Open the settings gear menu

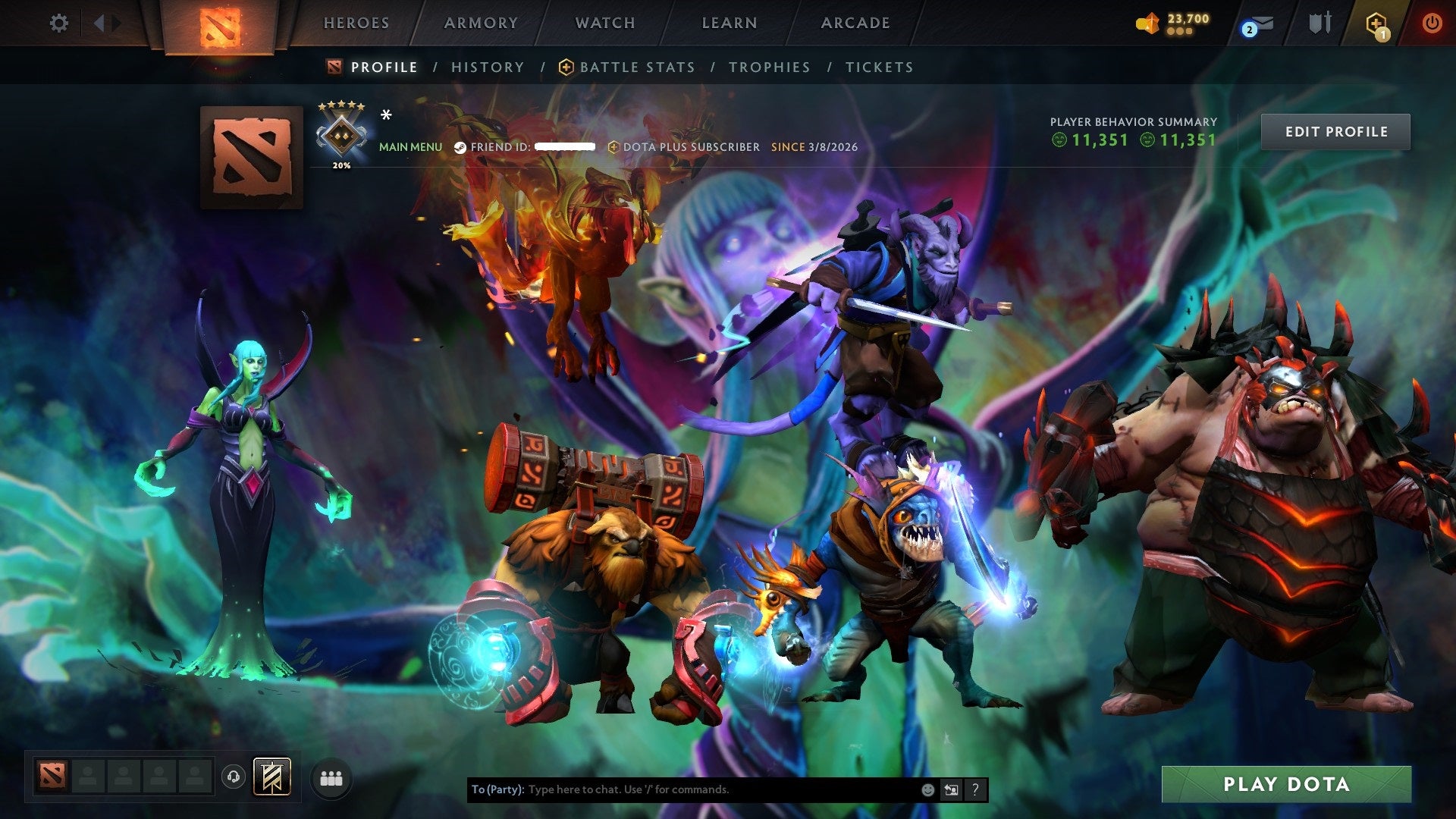59,23
